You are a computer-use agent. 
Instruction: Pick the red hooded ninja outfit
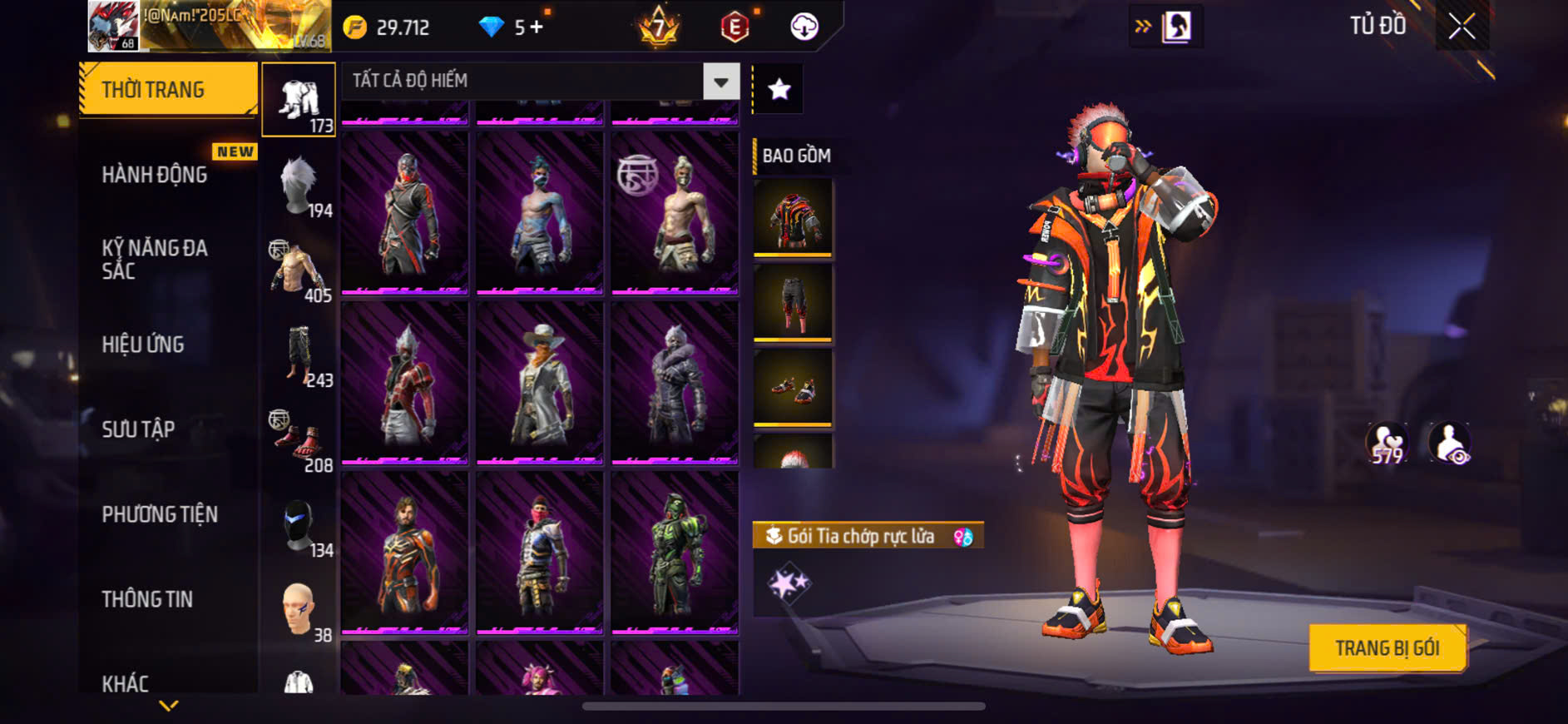click(405, 213)
